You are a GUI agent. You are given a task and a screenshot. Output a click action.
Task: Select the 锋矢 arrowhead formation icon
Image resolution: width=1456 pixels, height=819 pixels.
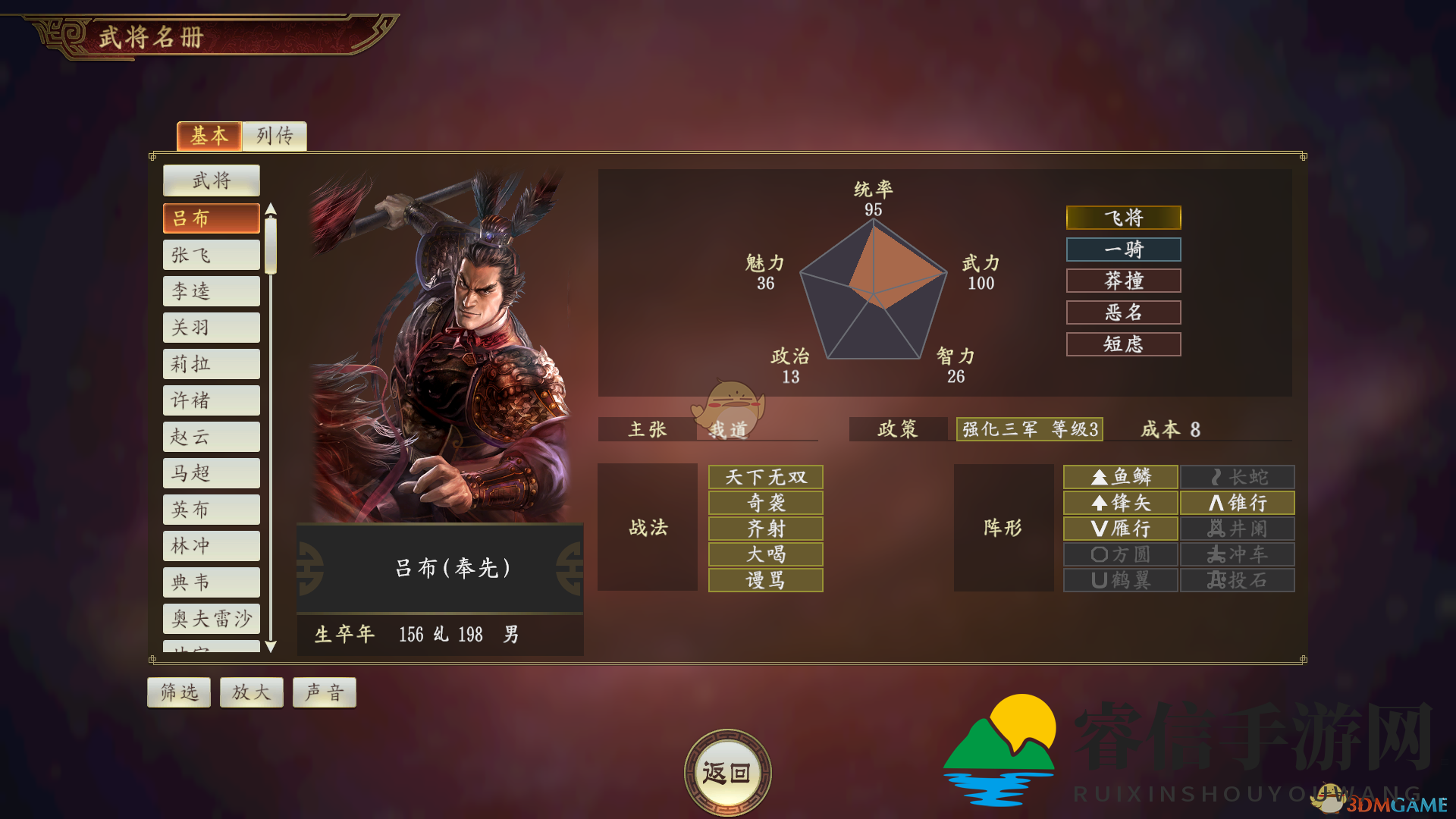(x=1120, y=502)
